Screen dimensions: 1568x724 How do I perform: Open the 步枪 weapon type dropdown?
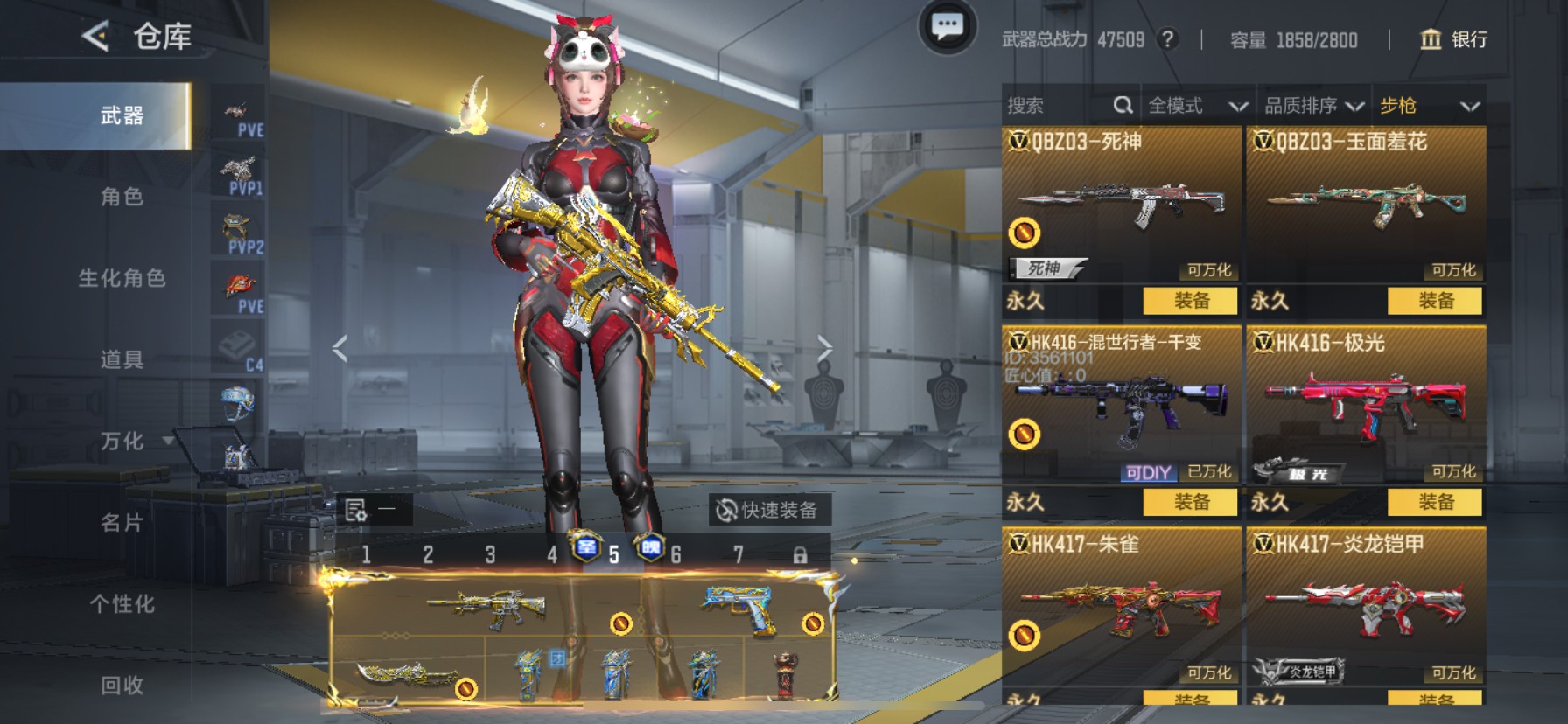[1428, 106]
